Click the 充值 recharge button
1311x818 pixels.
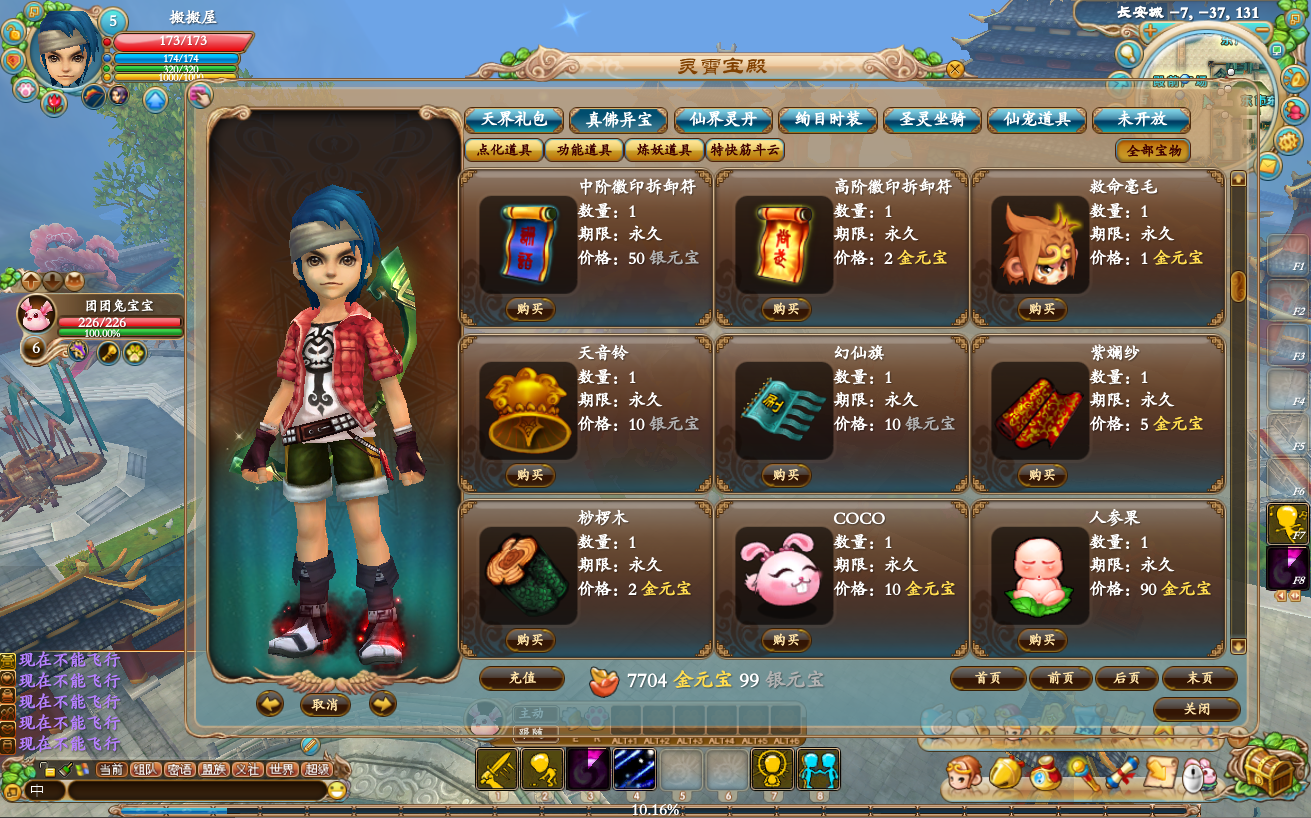[x=522, y=678]
